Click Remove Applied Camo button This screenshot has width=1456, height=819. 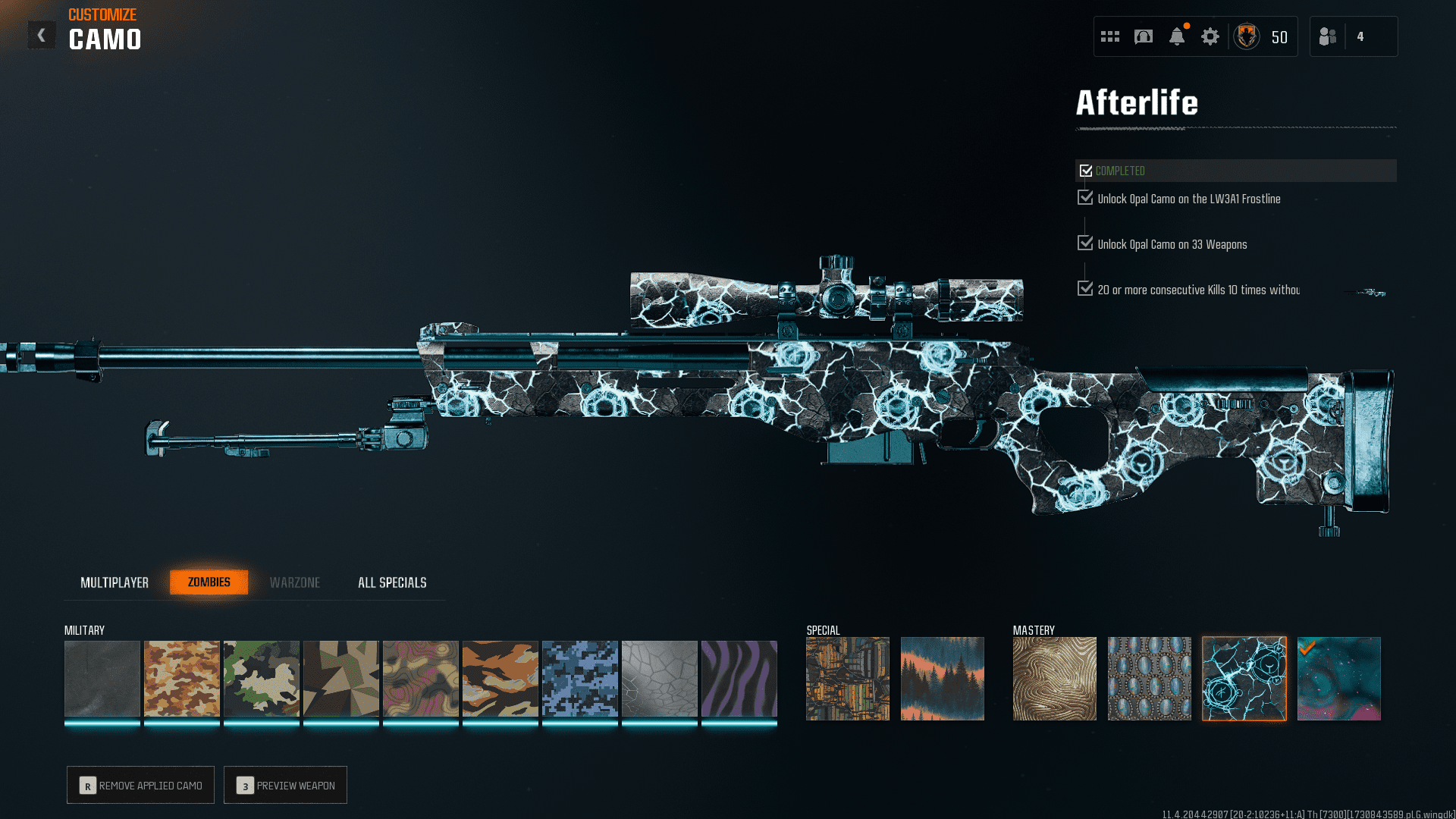pos(141,785)
